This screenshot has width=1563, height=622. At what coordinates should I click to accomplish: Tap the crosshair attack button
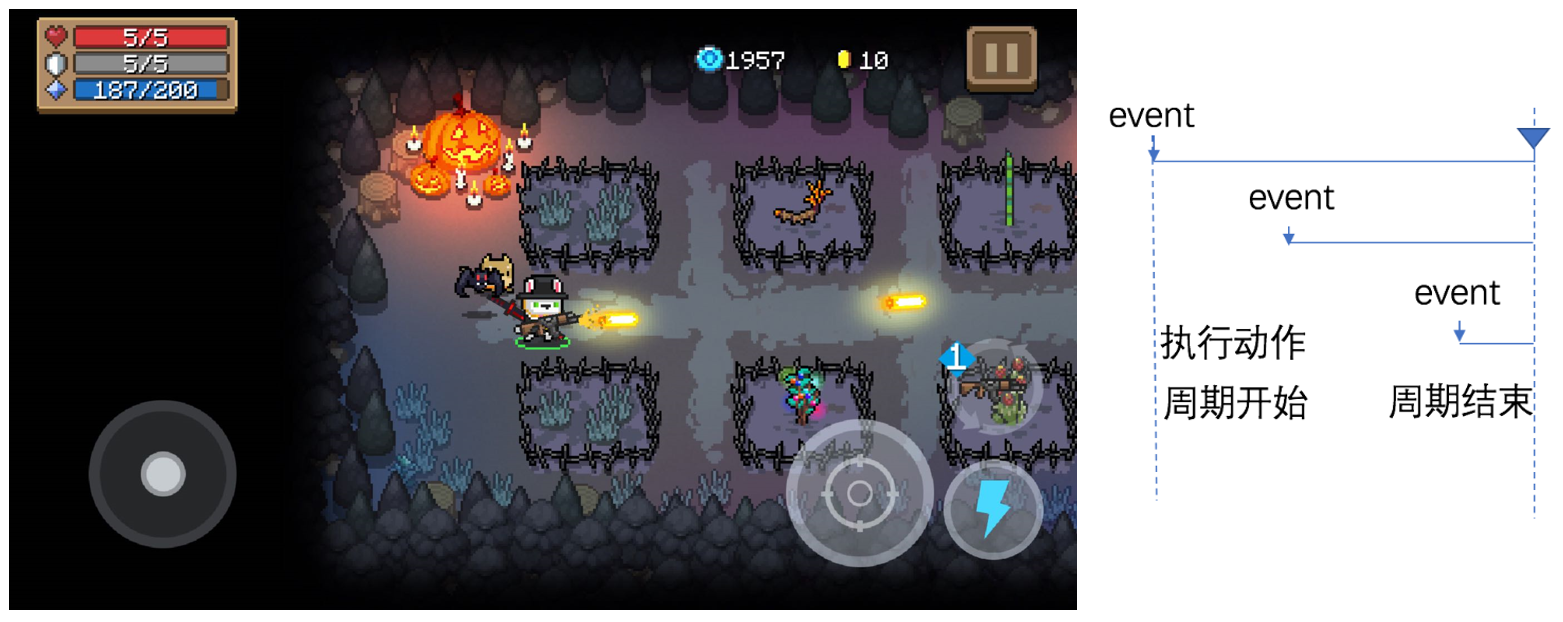click(859, 493)
